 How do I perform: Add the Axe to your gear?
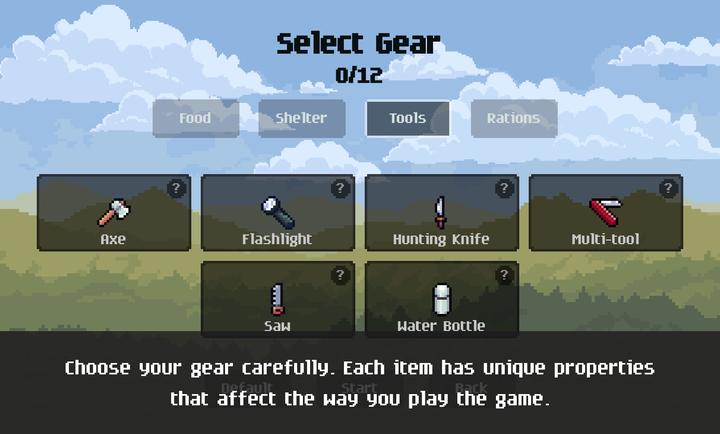coord(113,213)
